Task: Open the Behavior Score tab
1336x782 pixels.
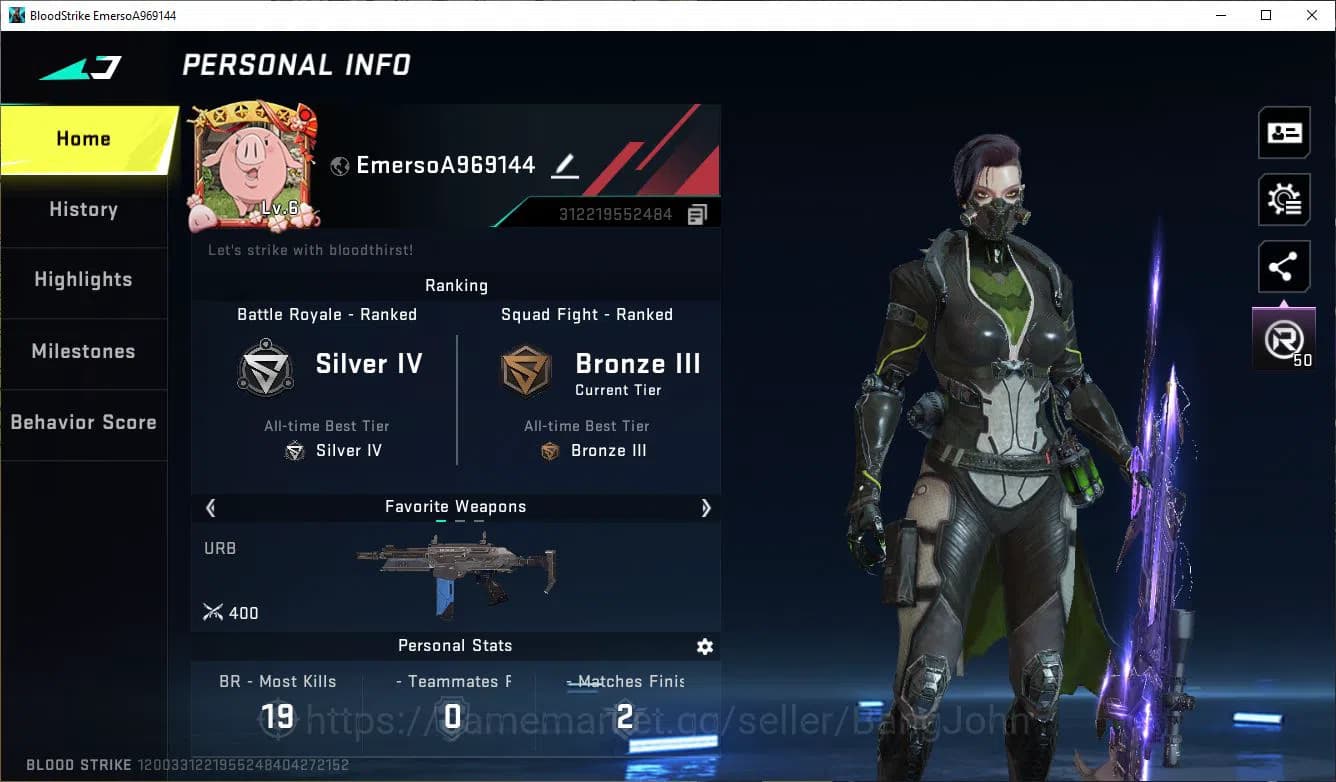Action: click(x=83, y=422)
